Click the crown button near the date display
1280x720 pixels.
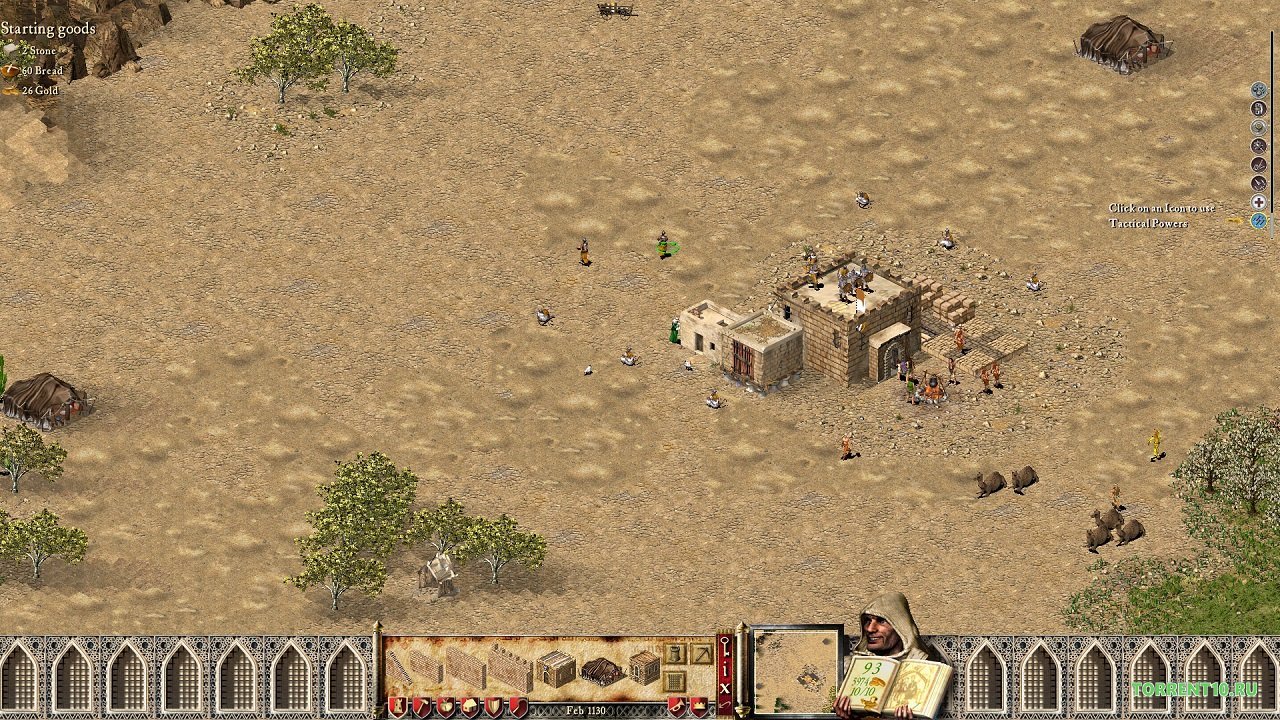[698, 706]
